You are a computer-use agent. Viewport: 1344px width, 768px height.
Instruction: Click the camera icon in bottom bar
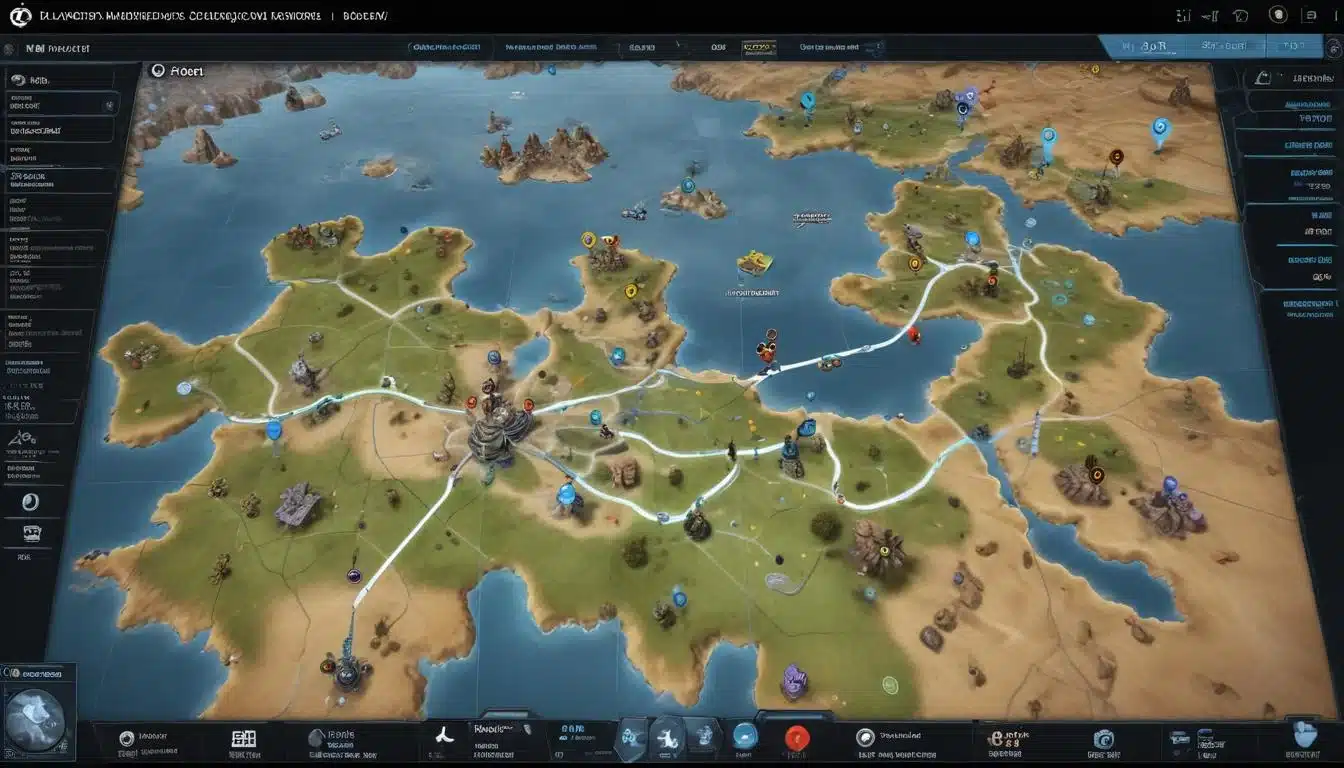pos(1103,739)
